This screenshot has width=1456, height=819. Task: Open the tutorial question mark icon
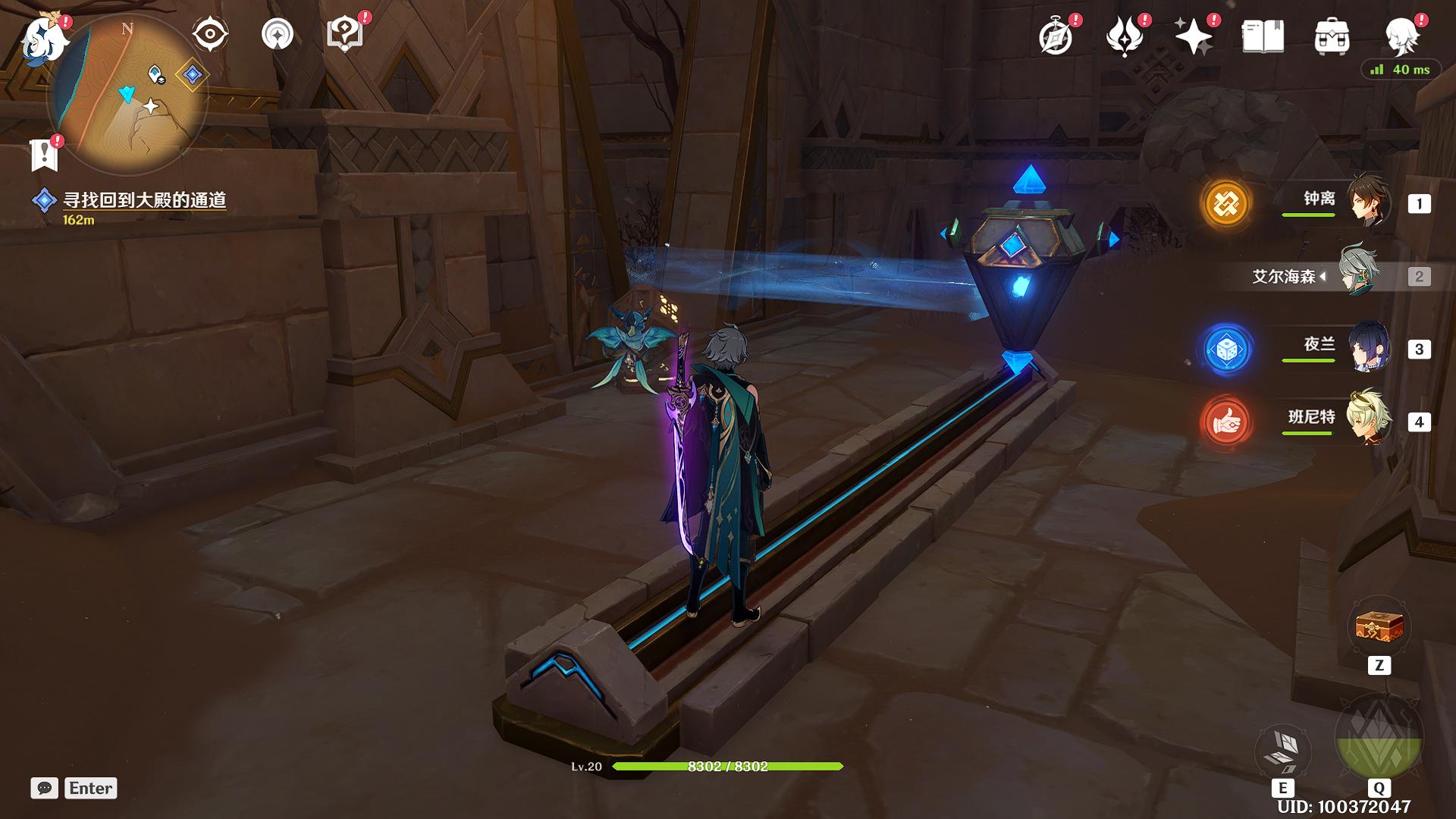coord(344,34)
